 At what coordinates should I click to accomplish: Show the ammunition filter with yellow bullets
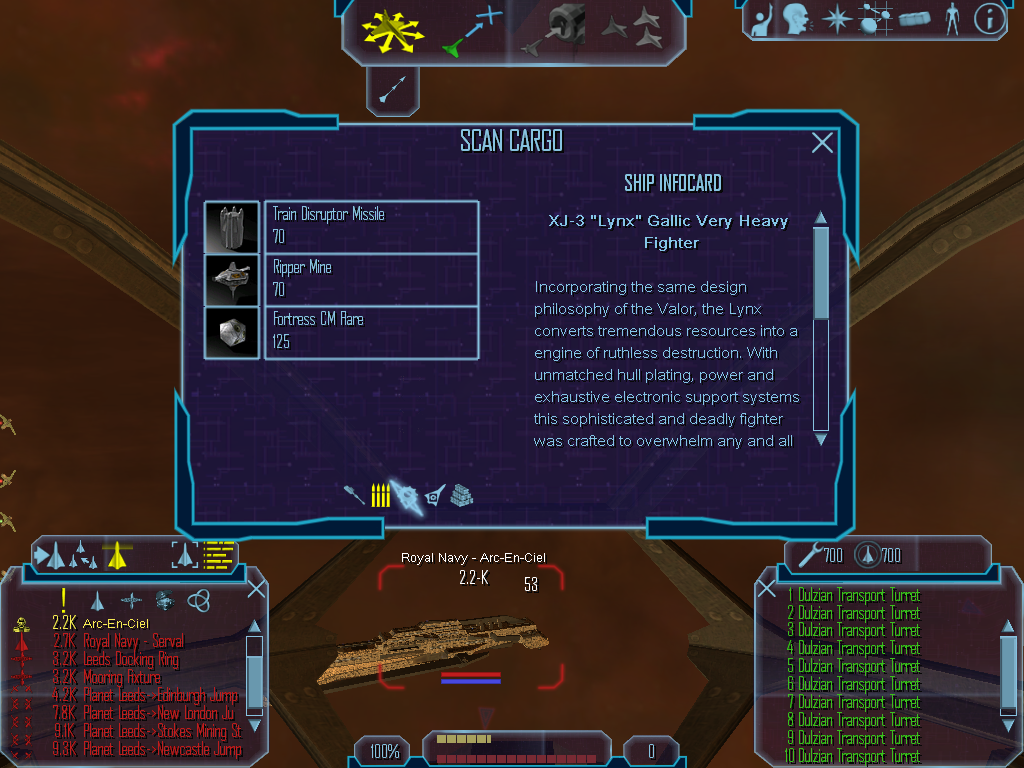coord(380,495)
